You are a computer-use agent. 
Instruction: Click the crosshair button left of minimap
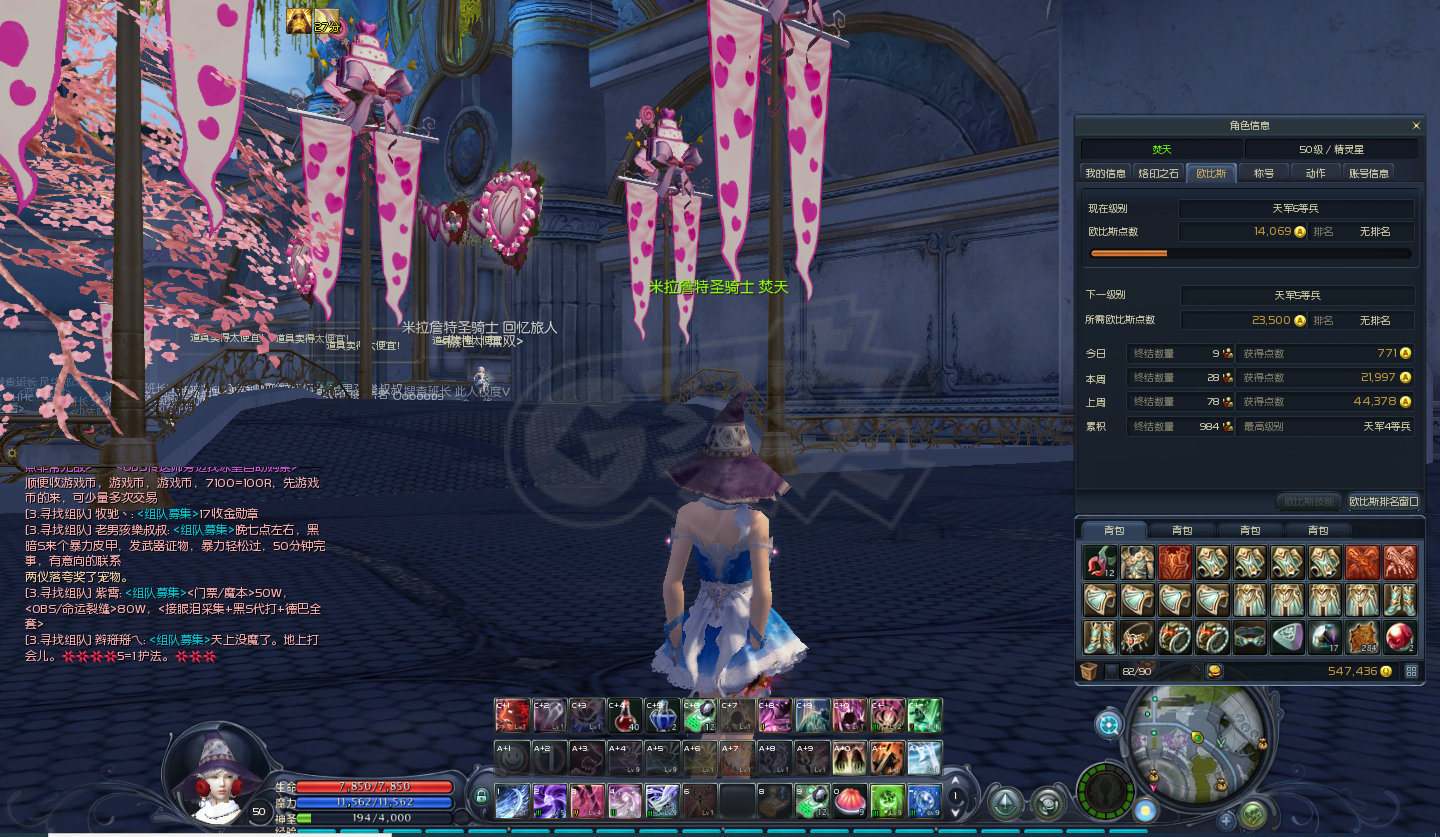1108,725
